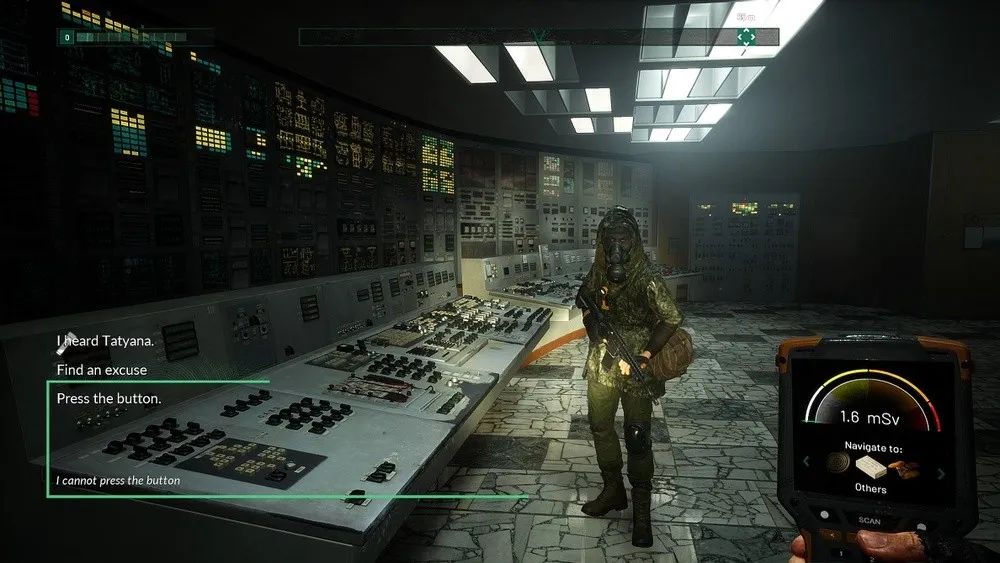Click the SCAN button on the scanner
This screenshot has width=1000, height=563.
pos(870,518)
